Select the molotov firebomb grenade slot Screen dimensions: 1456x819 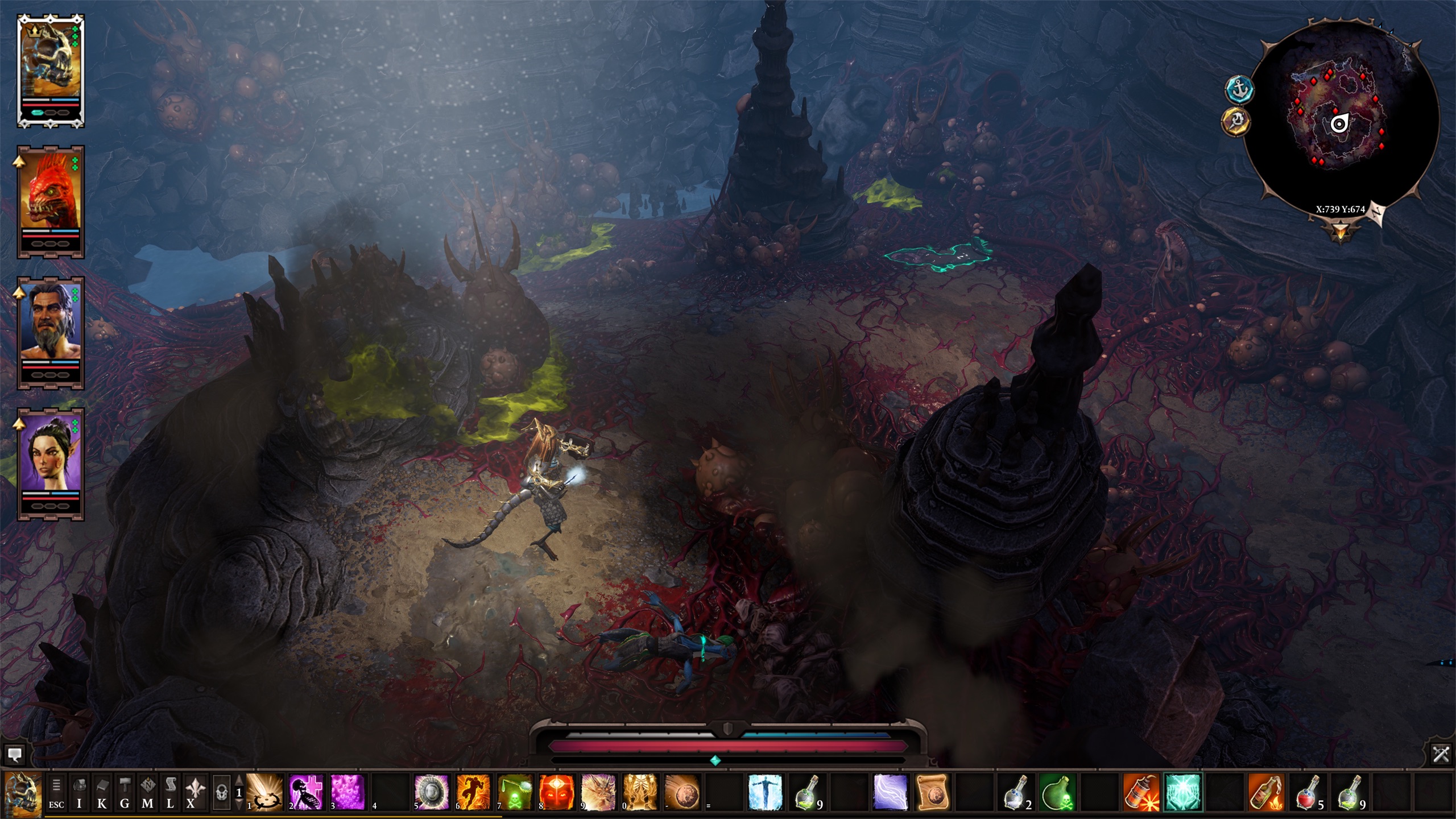(1265, 792)
